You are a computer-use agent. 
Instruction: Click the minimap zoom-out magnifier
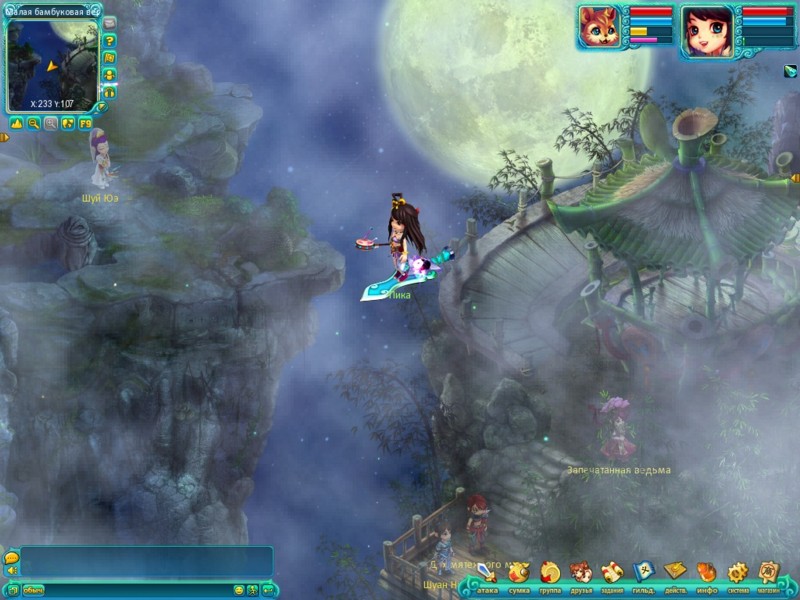tap(33, 123)
